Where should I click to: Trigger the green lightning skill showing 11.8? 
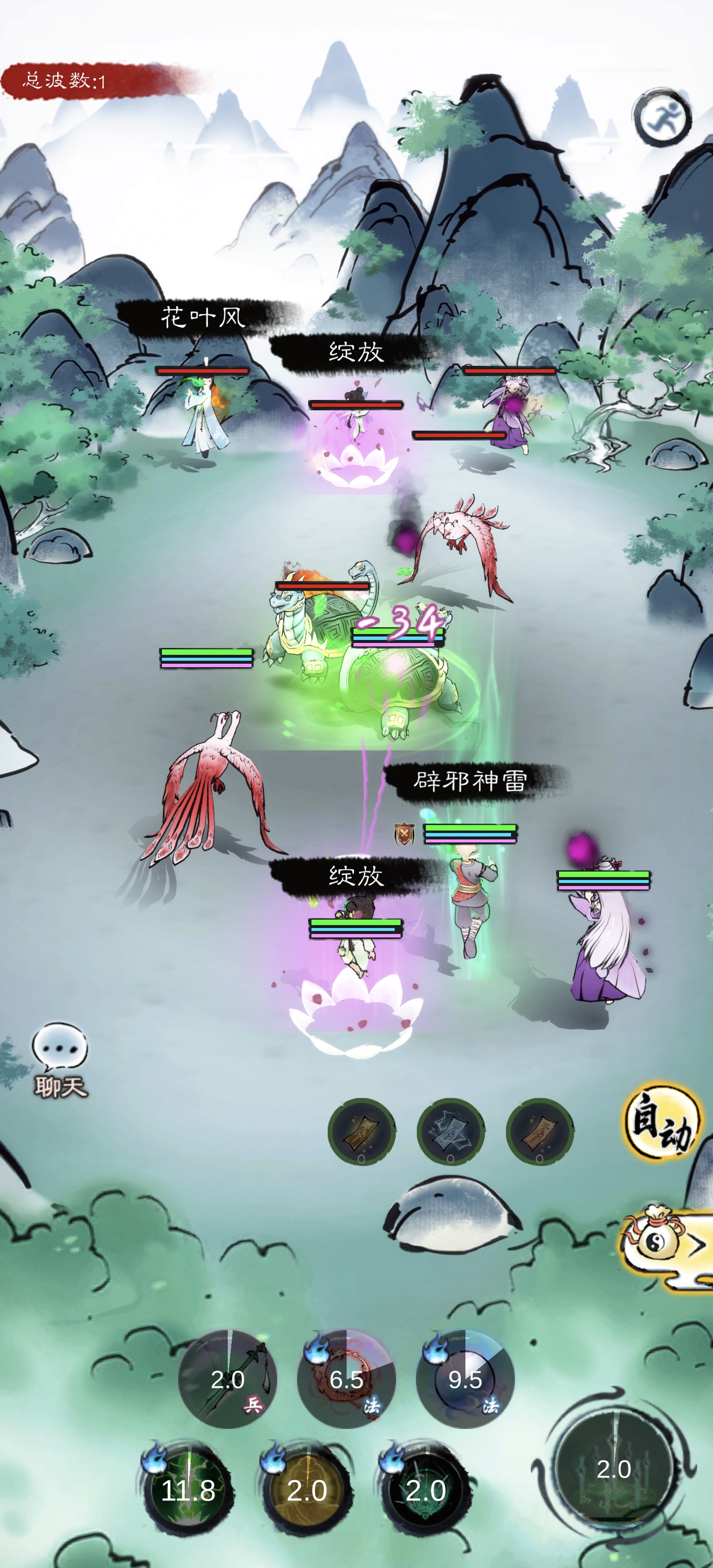click(188, 1488)
